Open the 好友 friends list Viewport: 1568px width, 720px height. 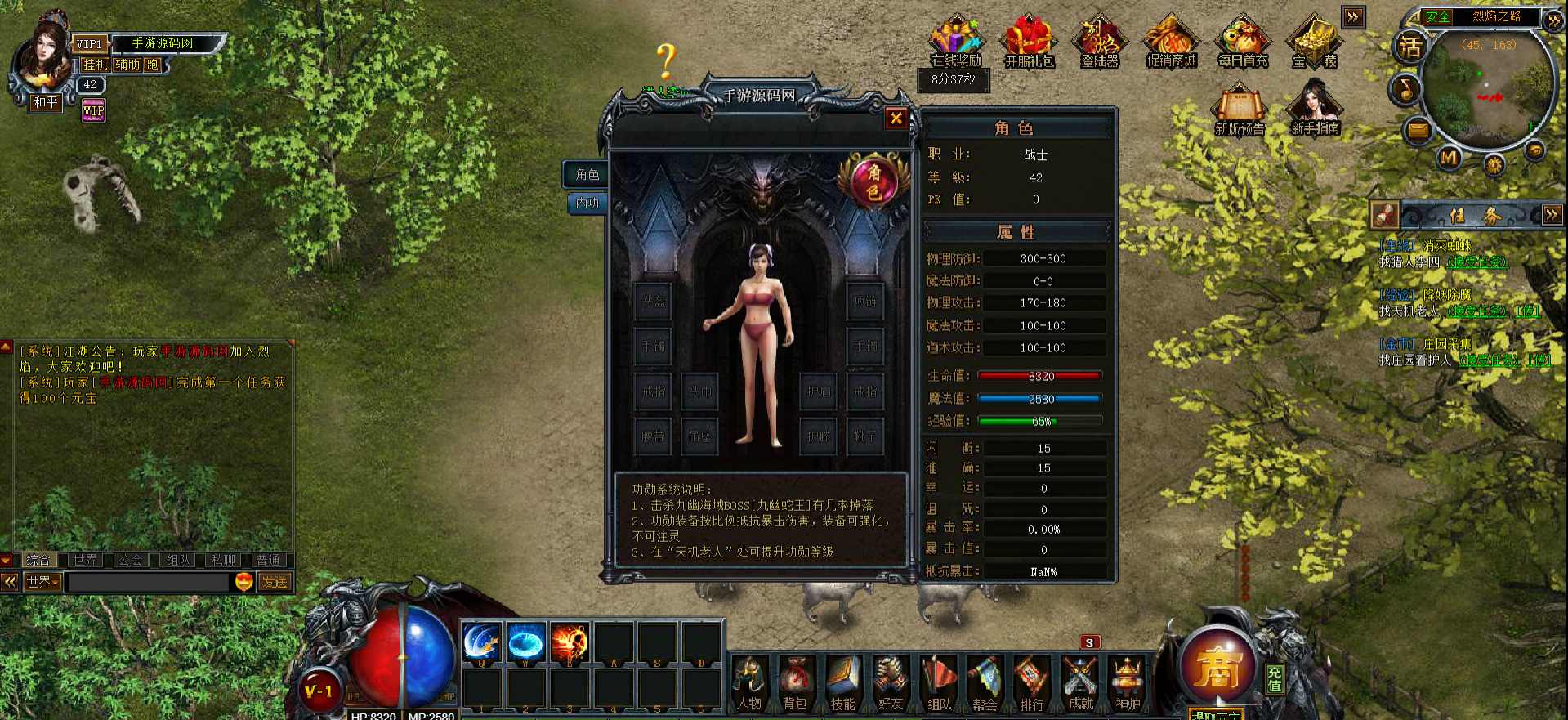click(890, 683)
